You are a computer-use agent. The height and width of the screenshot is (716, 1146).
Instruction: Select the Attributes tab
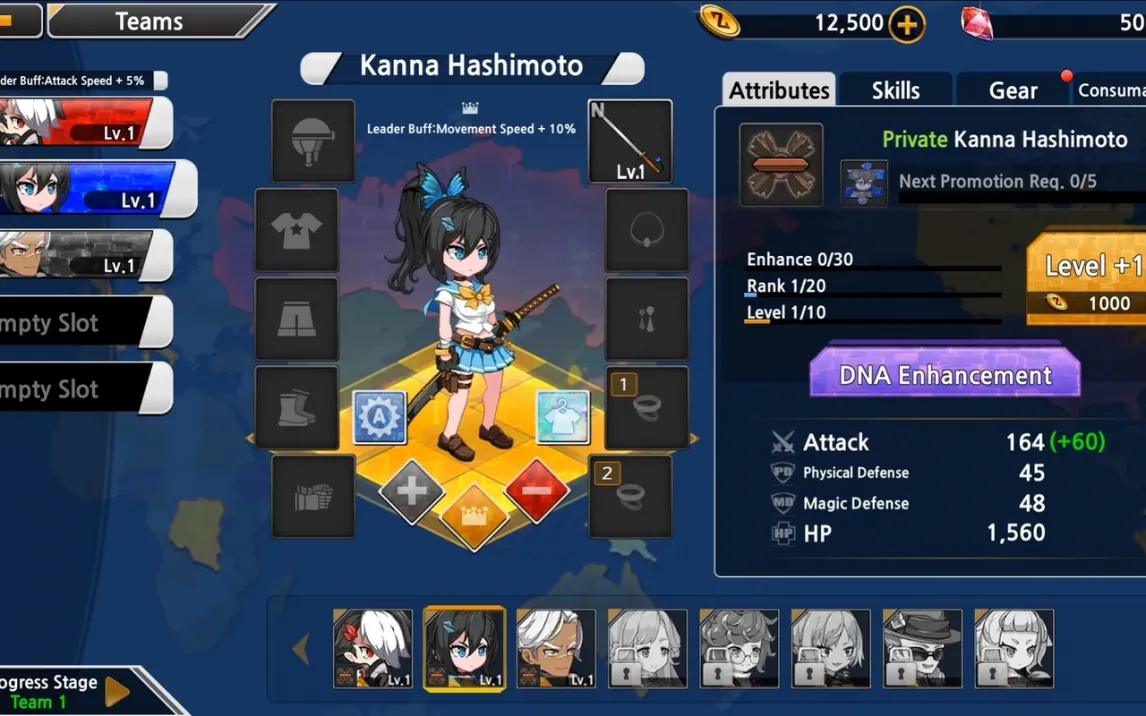pyautogui.click(x=779, y=90)
